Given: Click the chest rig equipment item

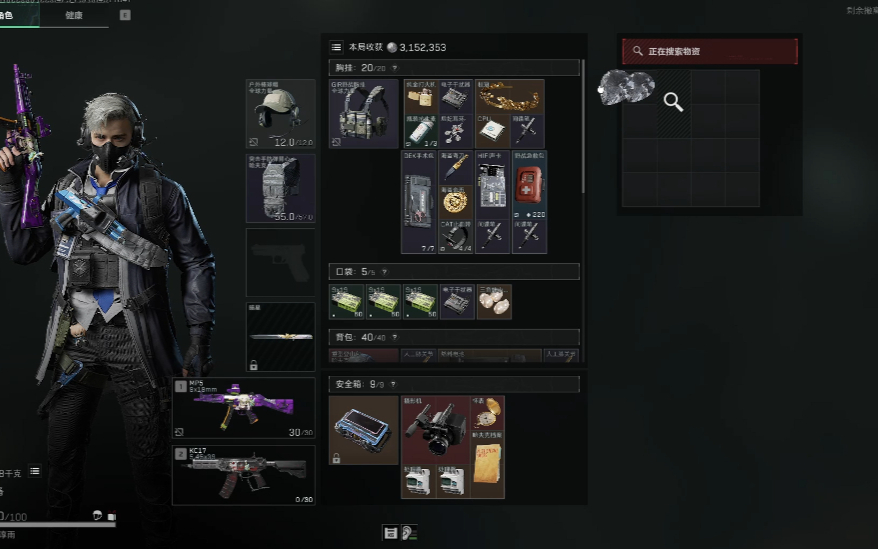Looking at the screenshot, I should coord(363,114).
